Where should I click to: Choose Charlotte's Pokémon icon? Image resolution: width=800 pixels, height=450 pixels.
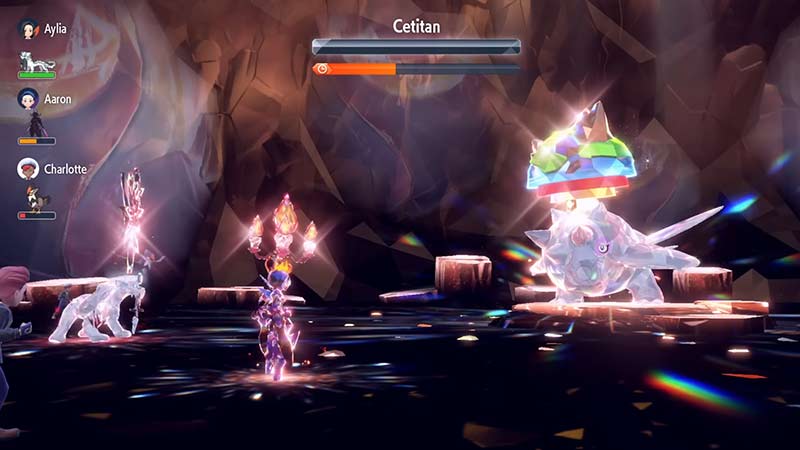tap(37, 197)
